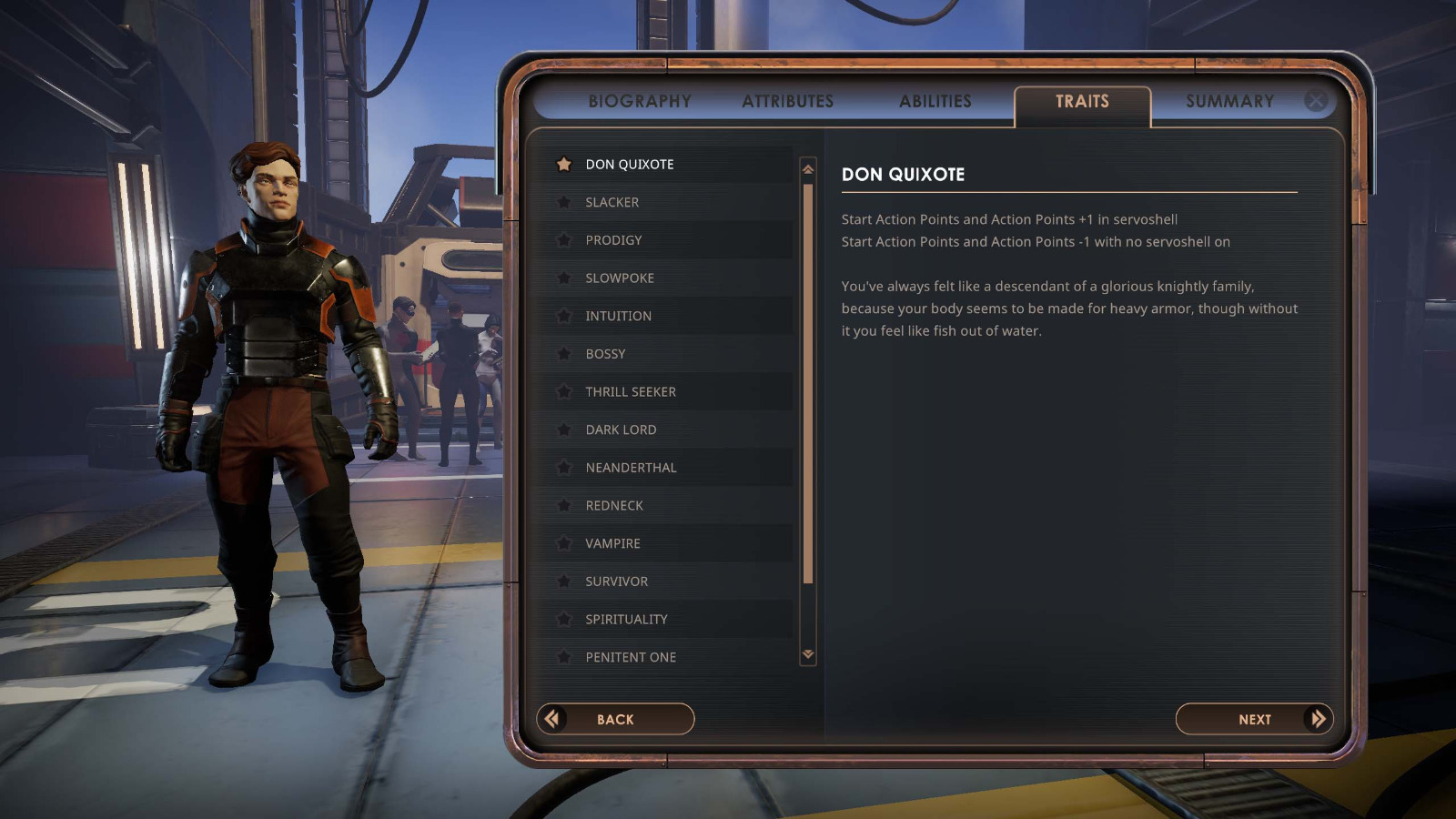This screenshot has width=1456, height=819.
Task: Select the star icon next to SLACKER
Action: click(x=566, y=202)
